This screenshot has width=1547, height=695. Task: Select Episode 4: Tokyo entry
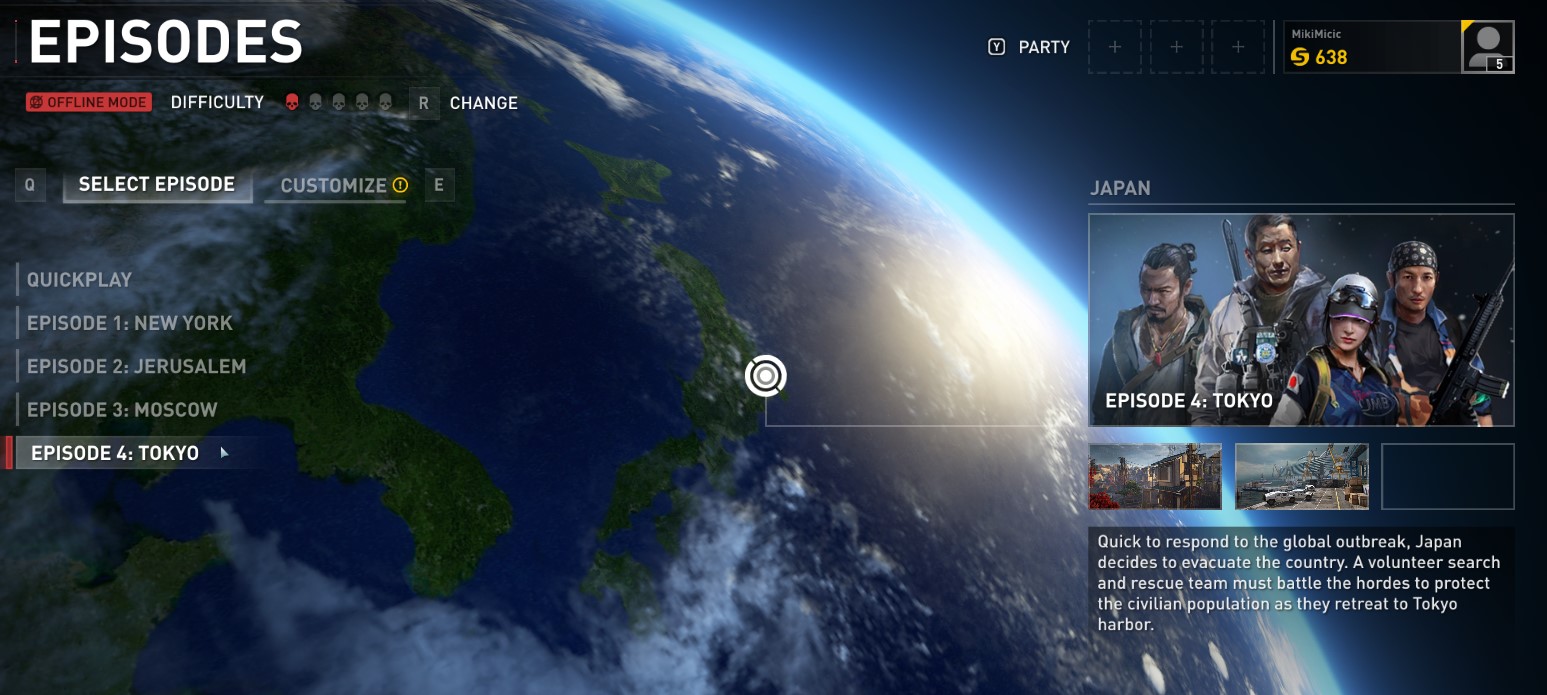(x=115, y=453)
